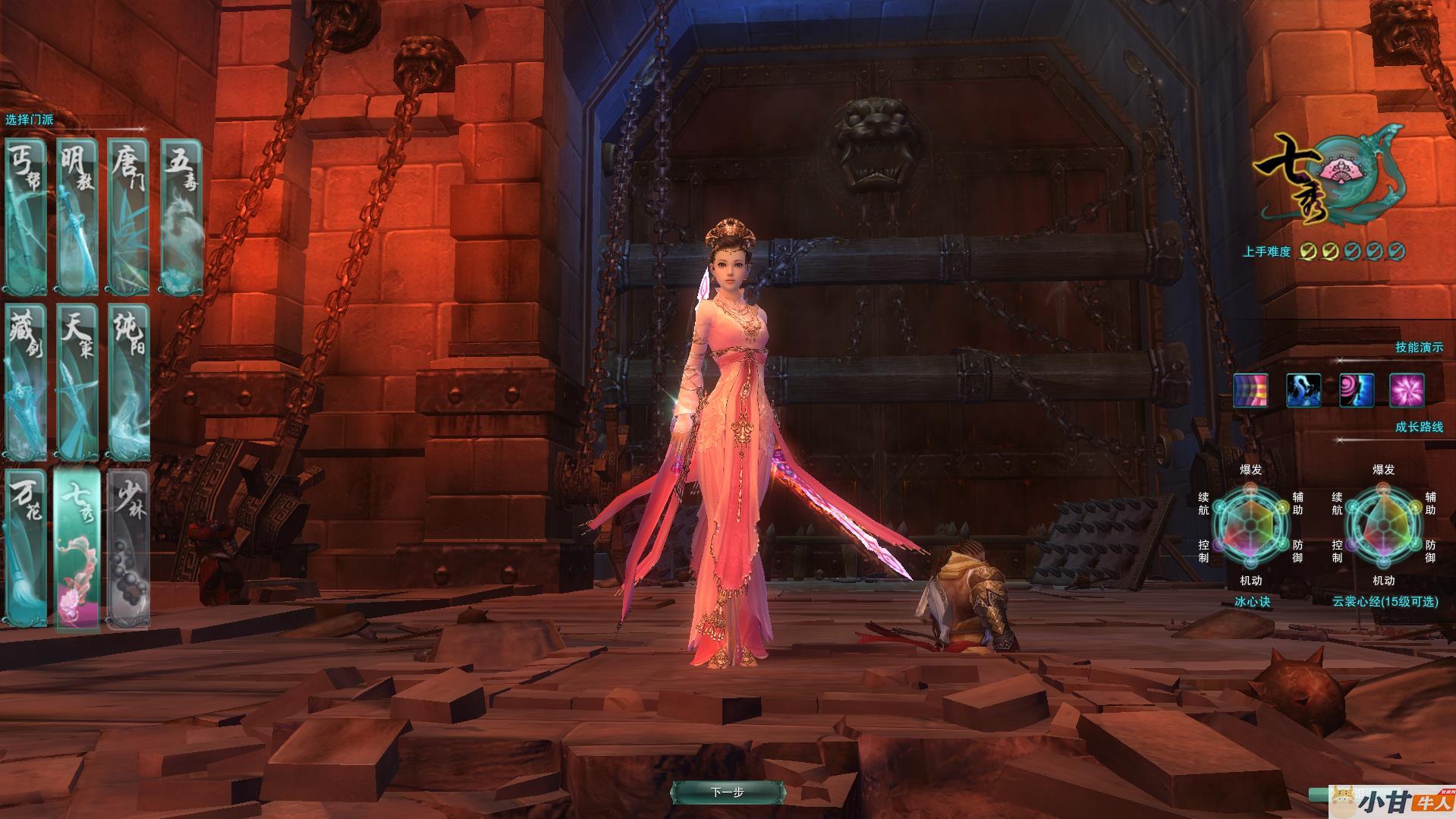Play the pink flower skill demo icon
This screenshot has height=819, width=1456.
(x=1407, y=391)
